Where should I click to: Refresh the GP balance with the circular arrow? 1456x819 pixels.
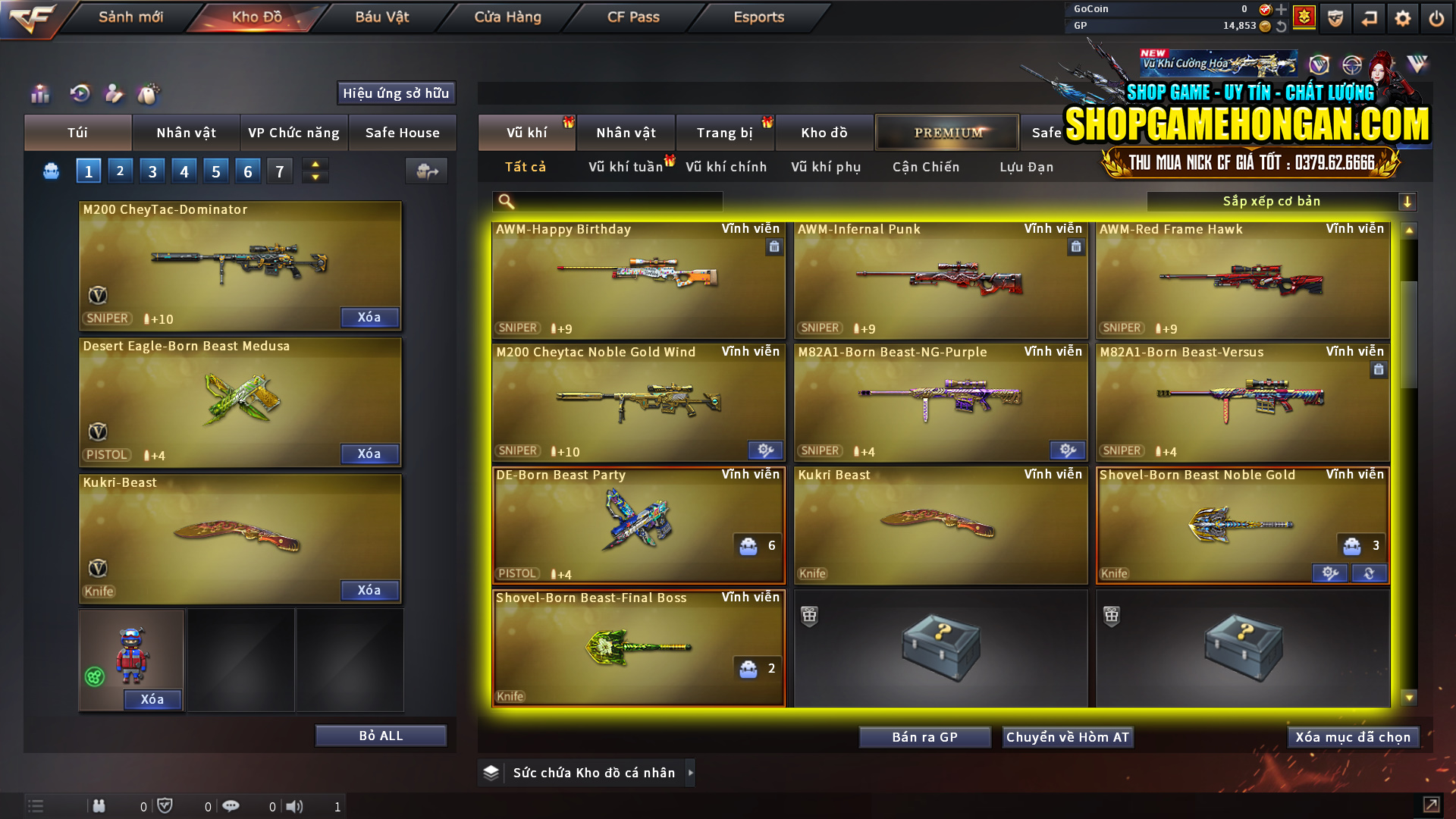click(x=1282, y=26)
